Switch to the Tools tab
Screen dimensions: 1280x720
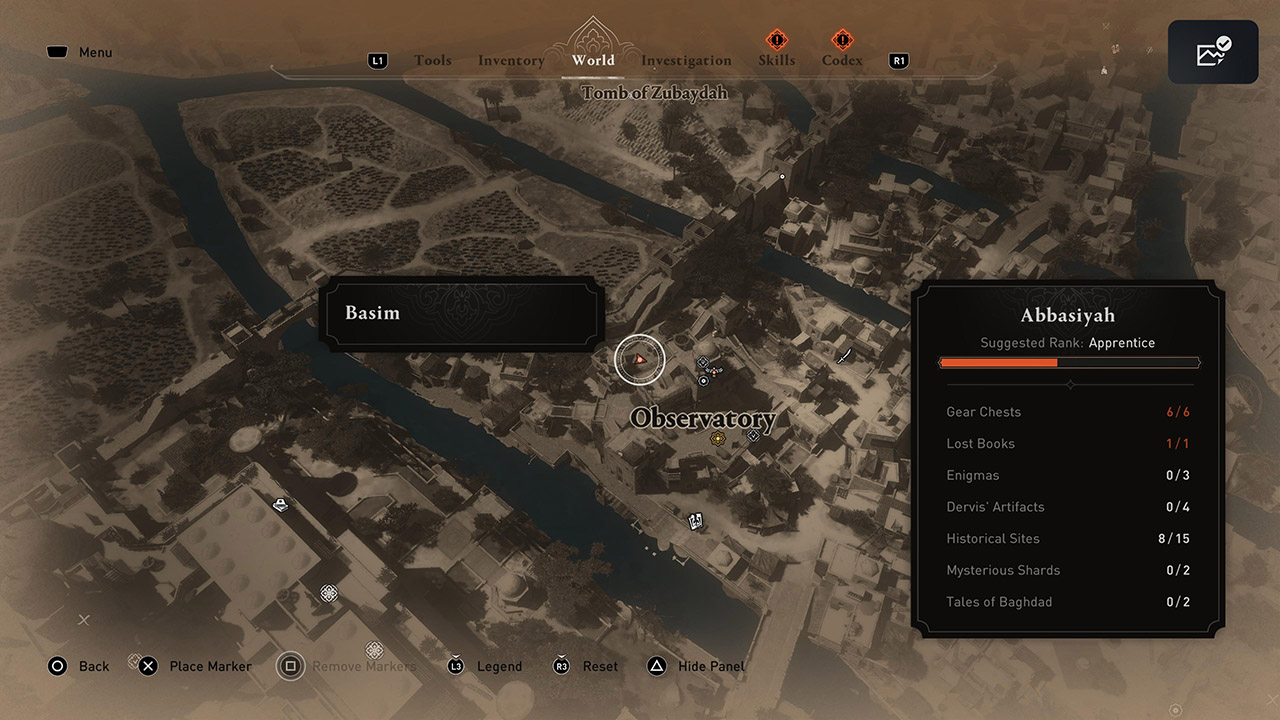pyautogui.click(x=433, y=60)
